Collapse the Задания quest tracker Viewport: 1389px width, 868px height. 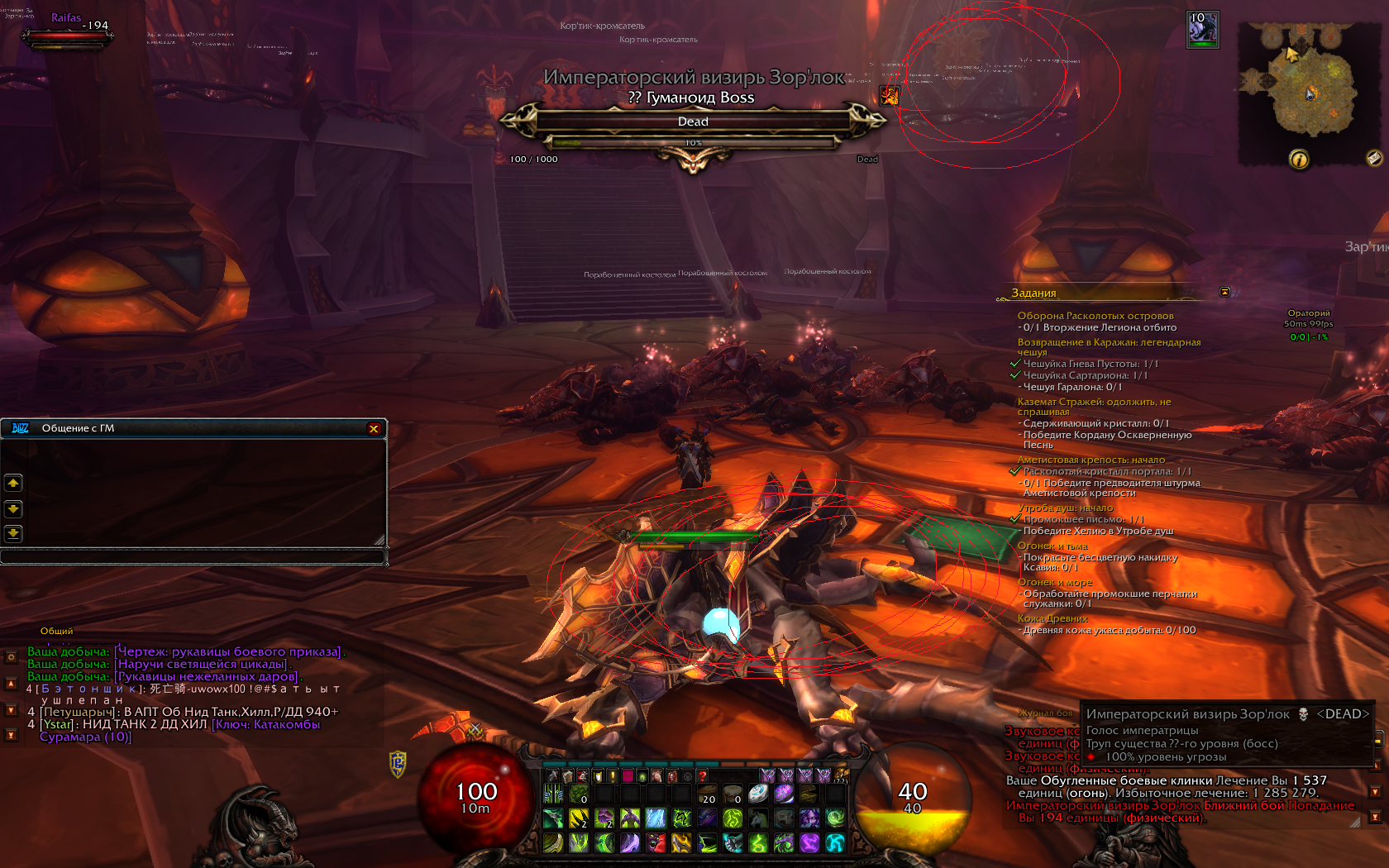point(1224,292)
